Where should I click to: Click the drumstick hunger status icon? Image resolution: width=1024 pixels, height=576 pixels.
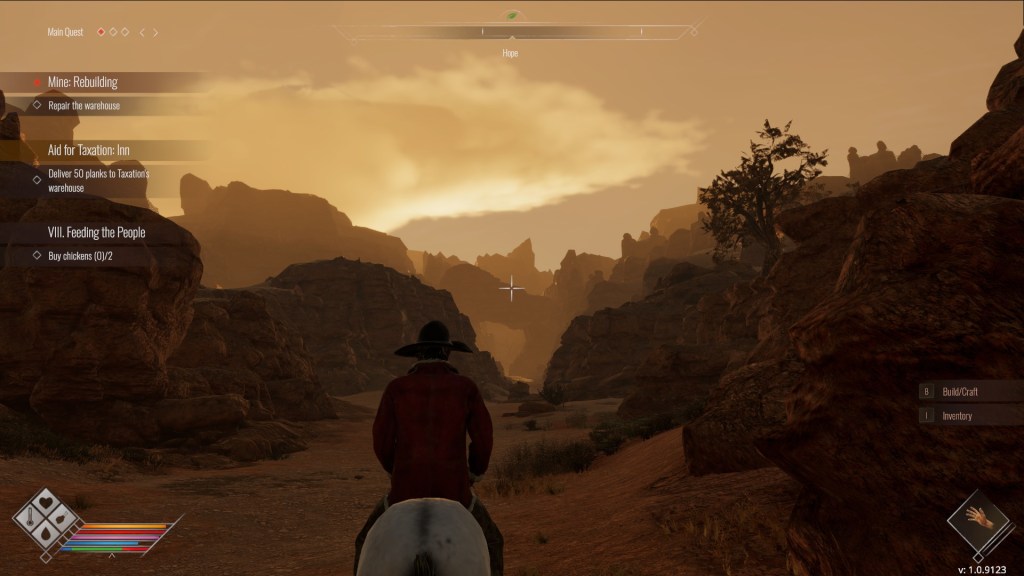point(61,518)
